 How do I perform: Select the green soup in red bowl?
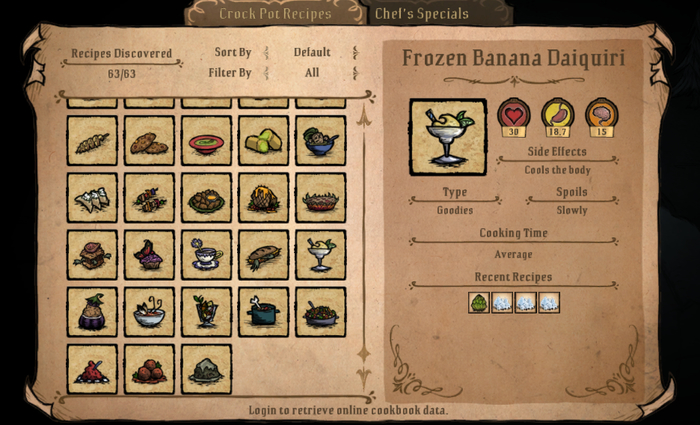(x=207, y=141)
